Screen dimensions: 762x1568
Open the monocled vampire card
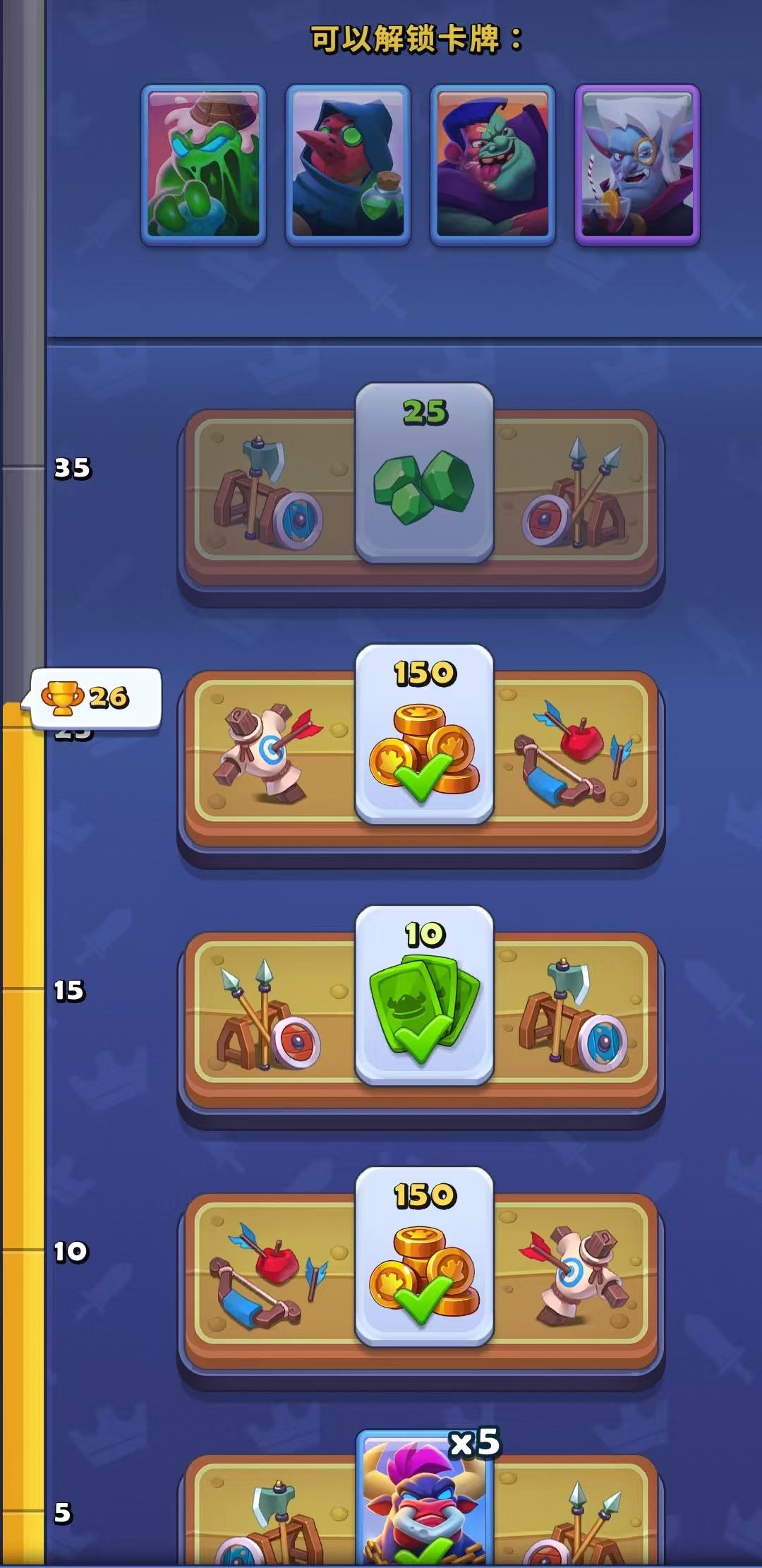(x=637, y=165)
